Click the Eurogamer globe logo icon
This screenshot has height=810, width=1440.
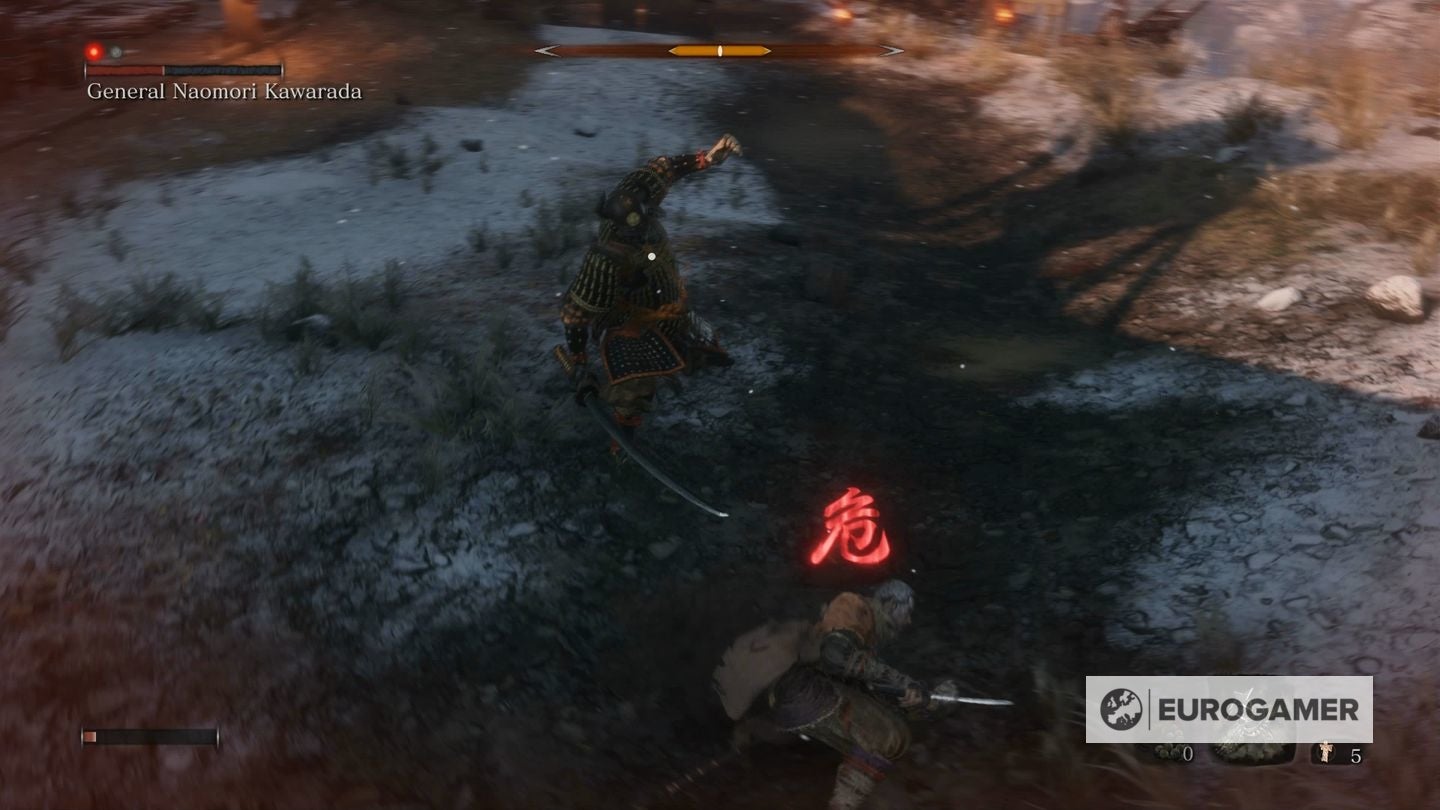coord(1120,708)
